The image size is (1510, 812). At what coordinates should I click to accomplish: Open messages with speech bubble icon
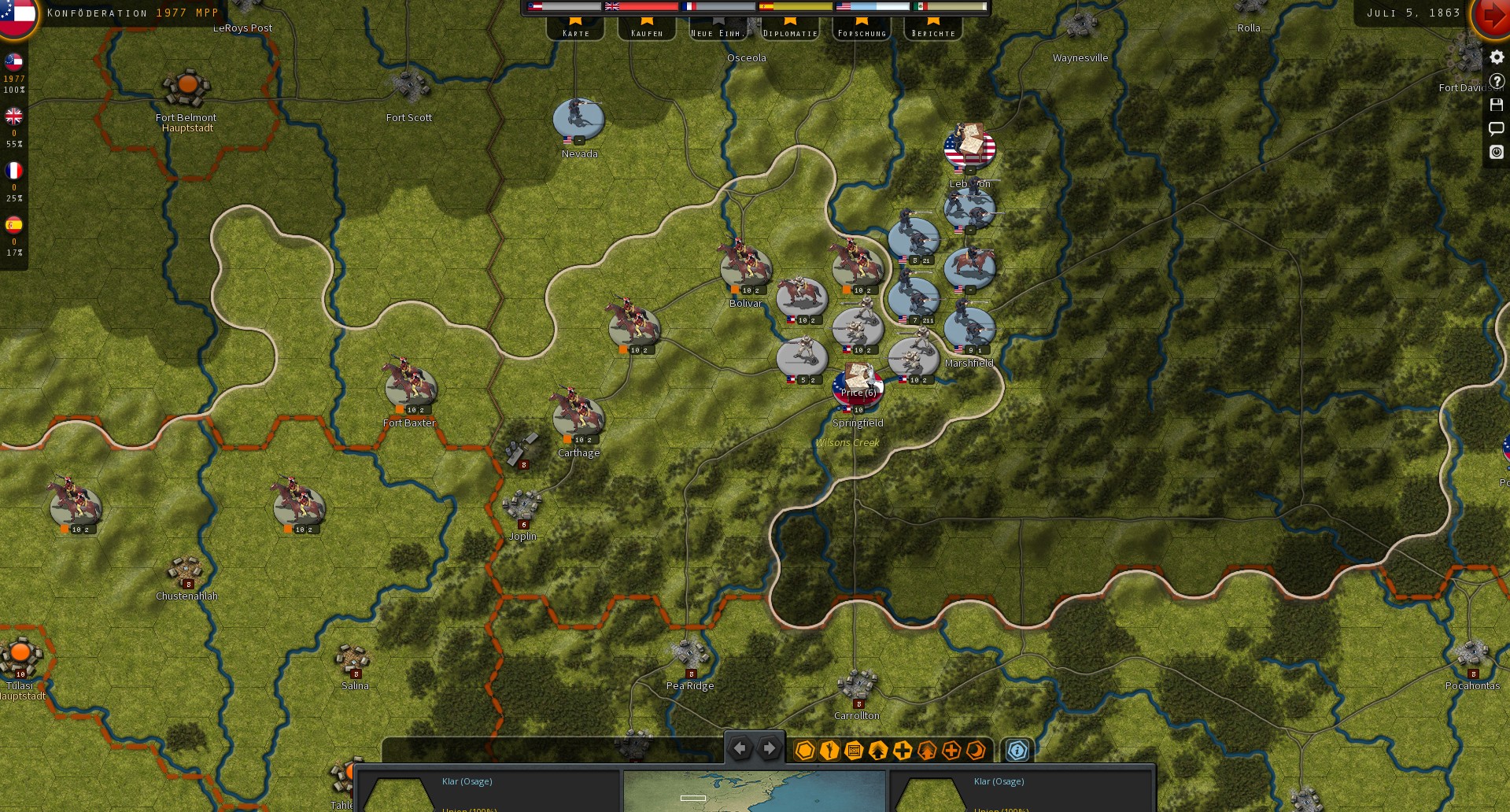coord(1496,128)
